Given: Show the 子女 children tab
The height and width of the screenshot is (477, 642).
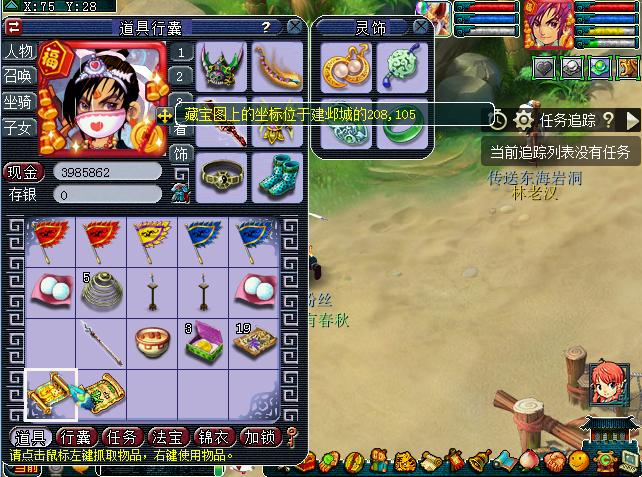Looking at the screenshot, I should tap(18, 128).
